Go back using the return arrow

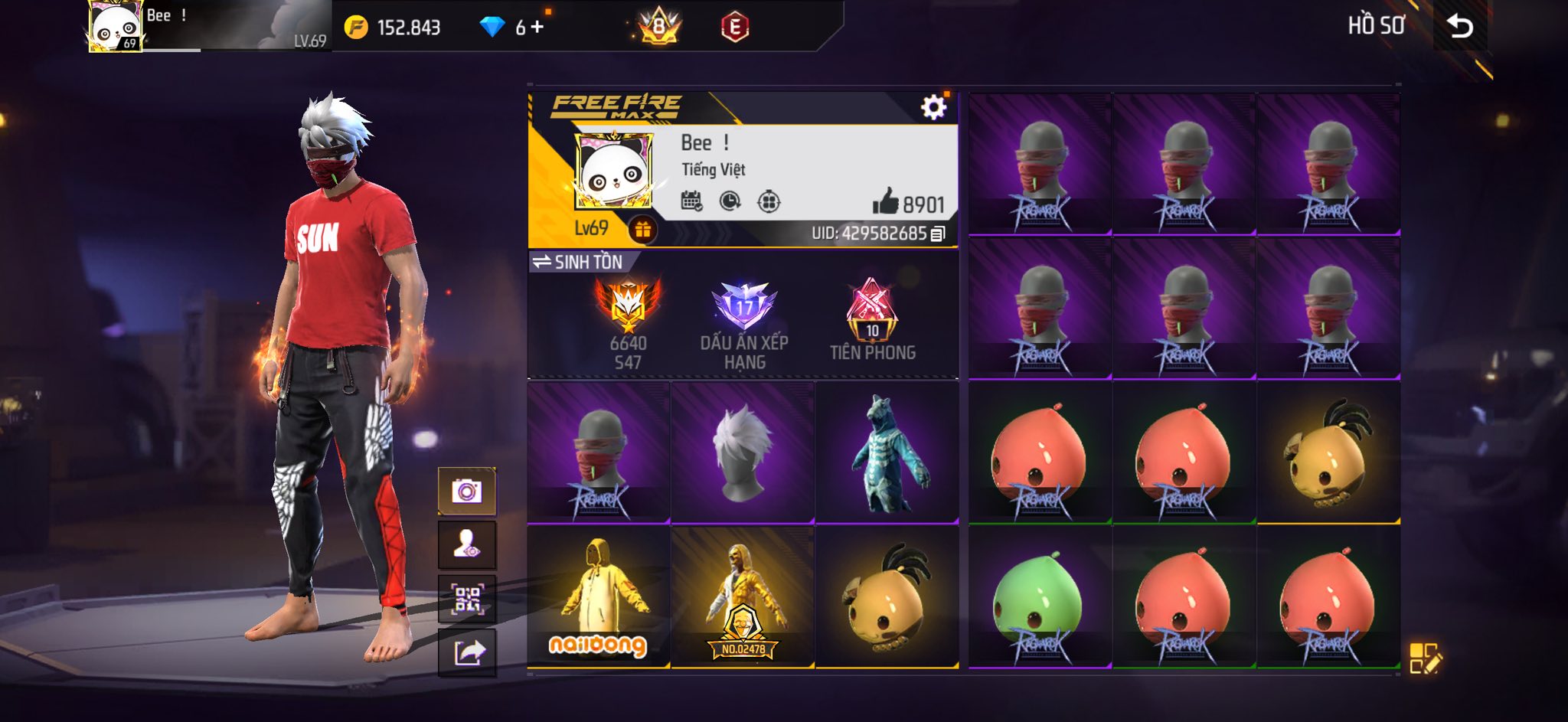(1460, 27)
